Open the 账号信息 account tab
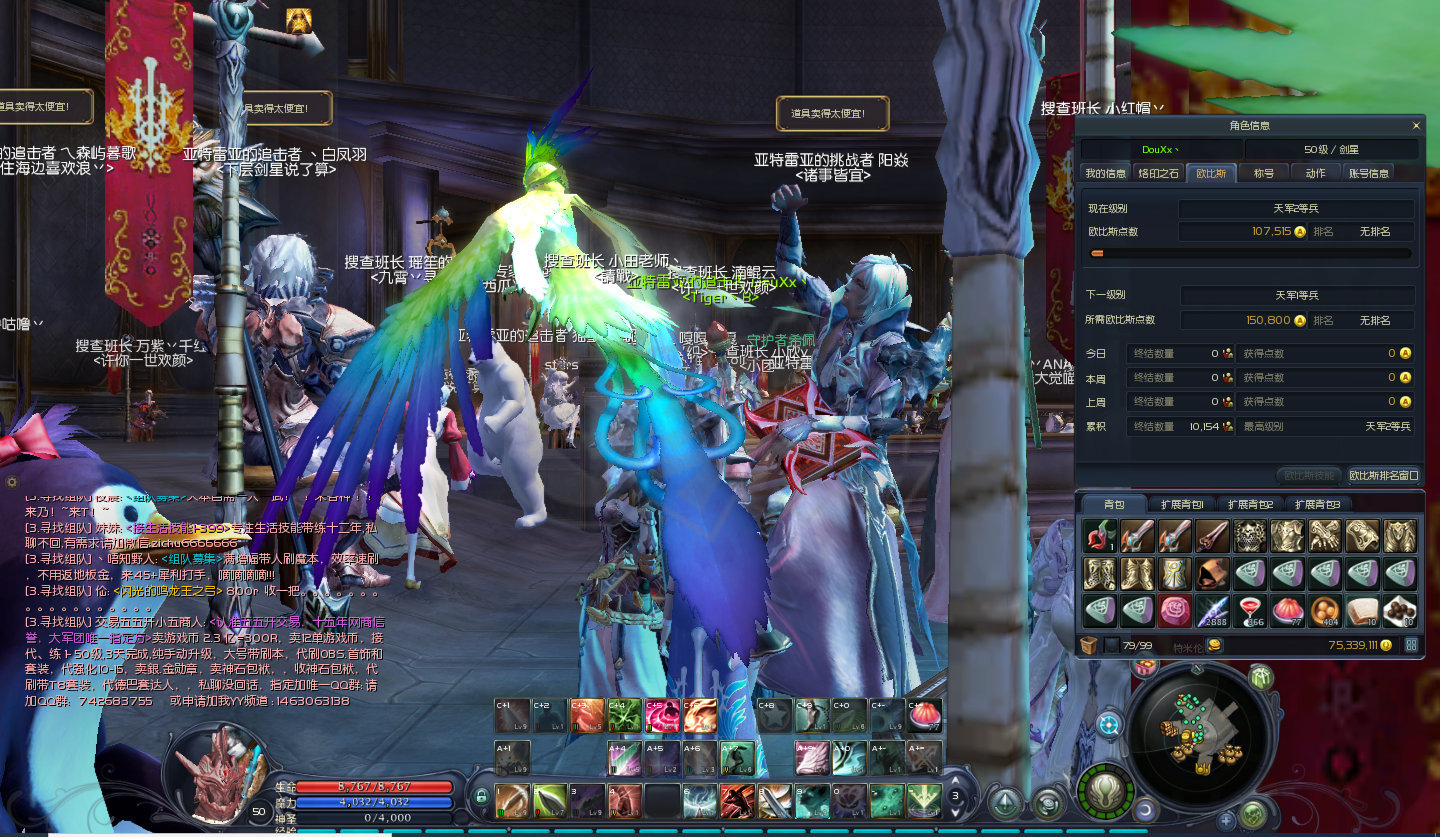 (1368, 173)
